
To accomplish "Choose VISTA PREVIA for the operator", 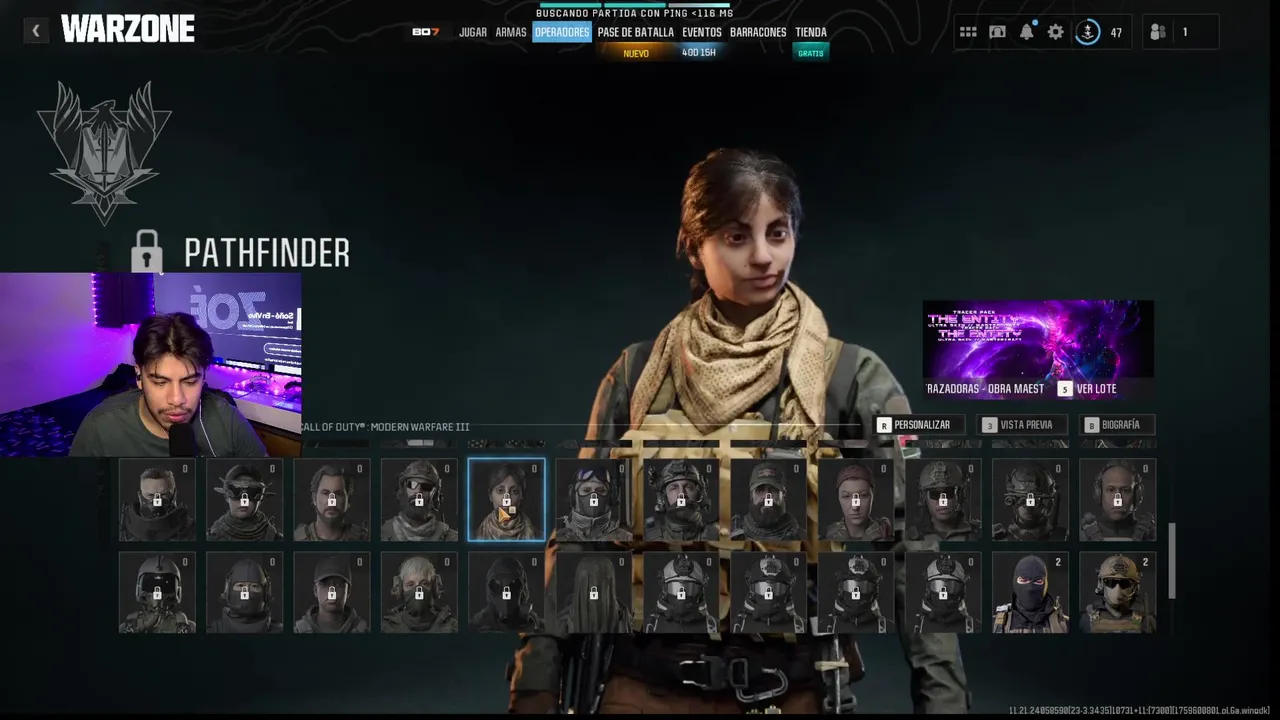I will [1018, 425].
